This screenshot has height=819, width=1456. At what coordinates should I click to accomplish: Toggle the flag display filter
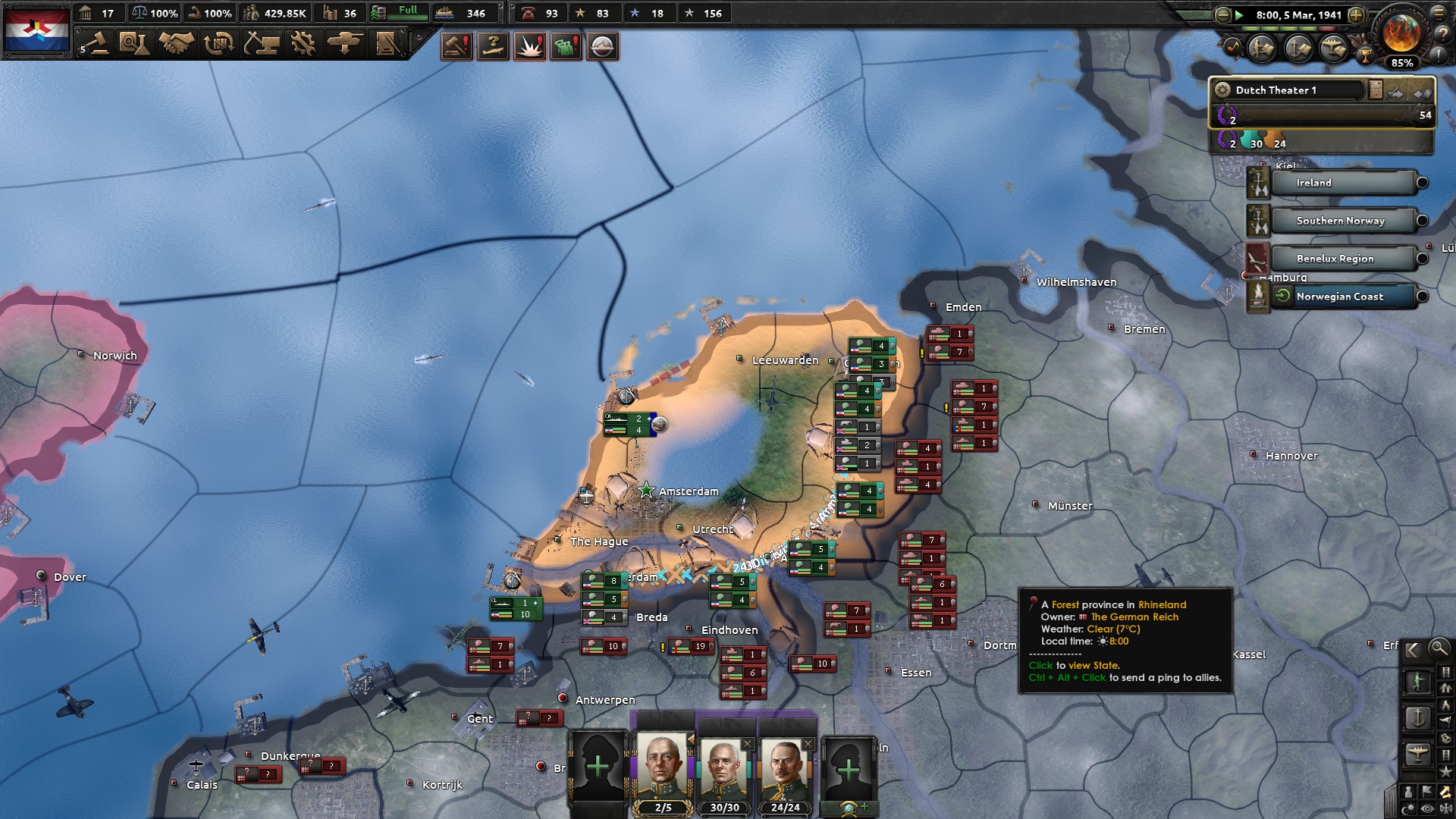pyautogui.click(x=1426, y=790)
